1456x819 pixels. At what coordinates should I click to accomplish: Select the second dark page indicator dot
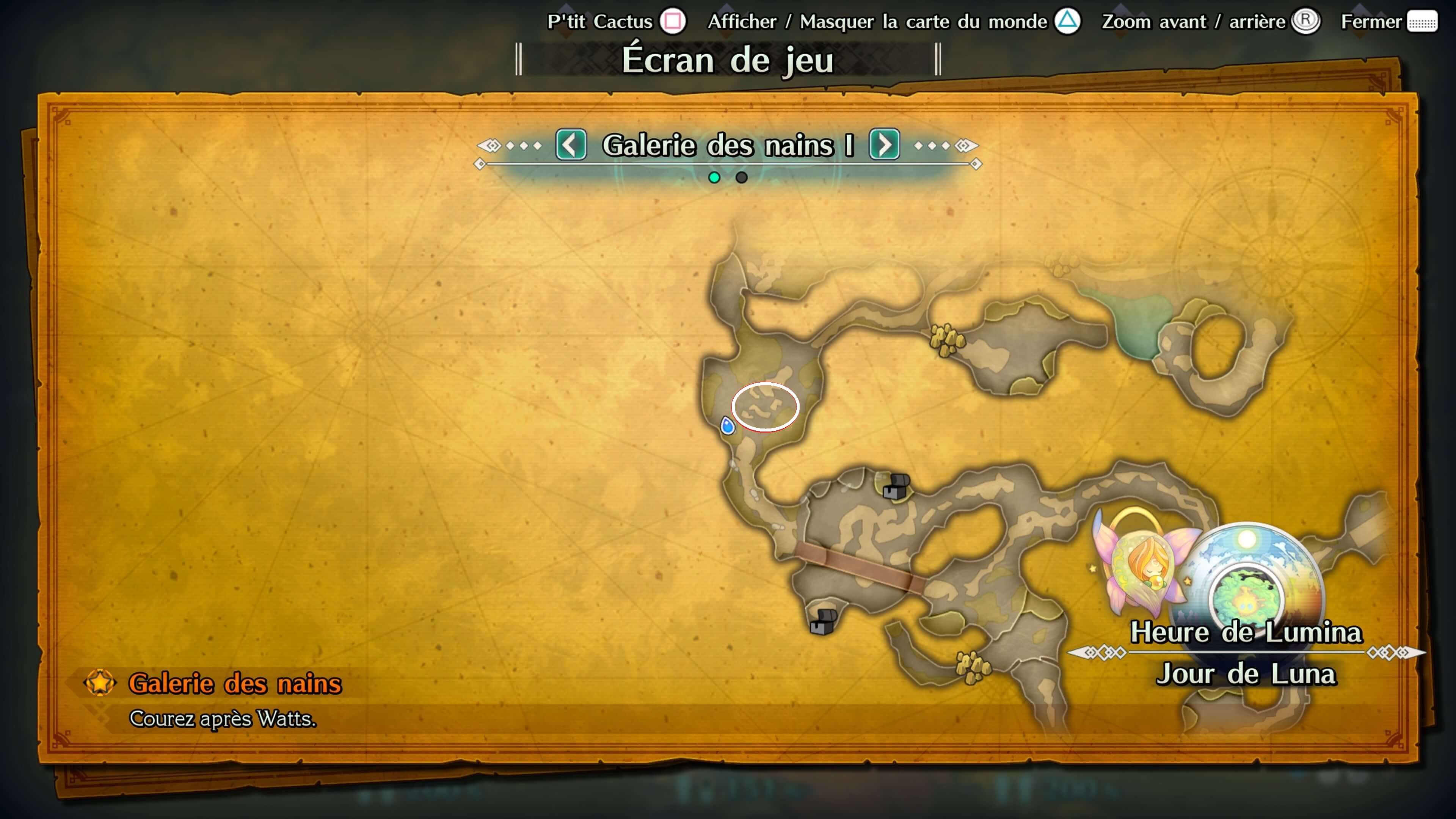point(742,177)
